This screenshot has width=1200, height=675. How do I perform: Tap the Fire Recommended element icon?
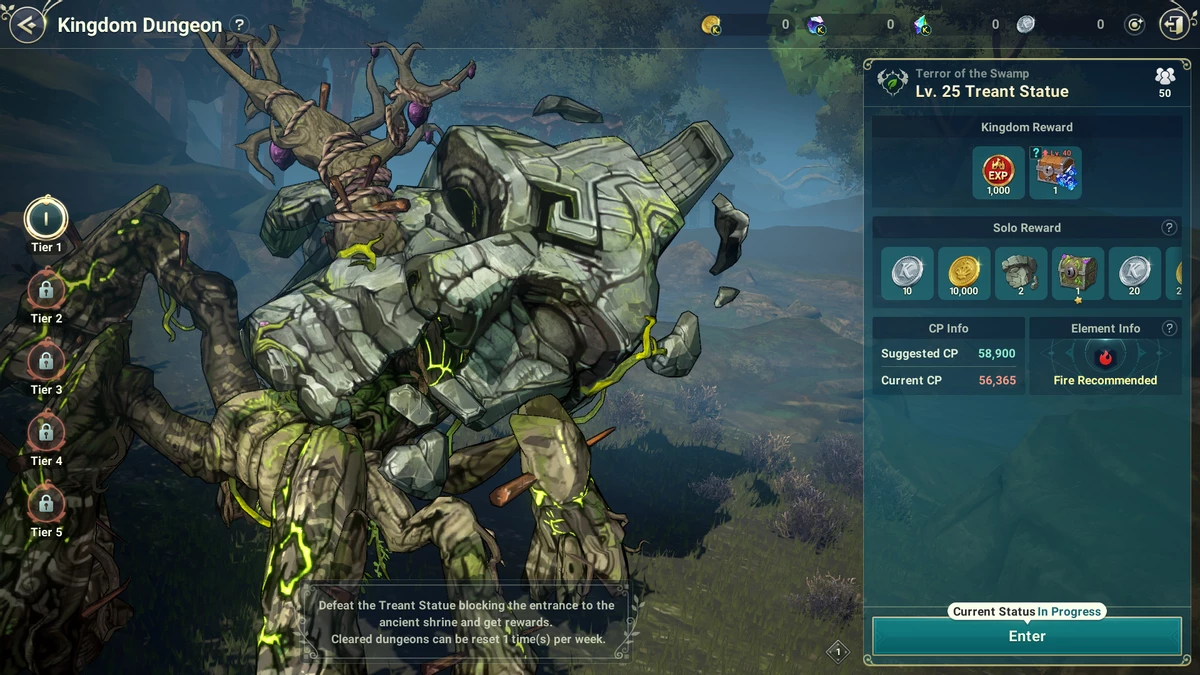1105,355
